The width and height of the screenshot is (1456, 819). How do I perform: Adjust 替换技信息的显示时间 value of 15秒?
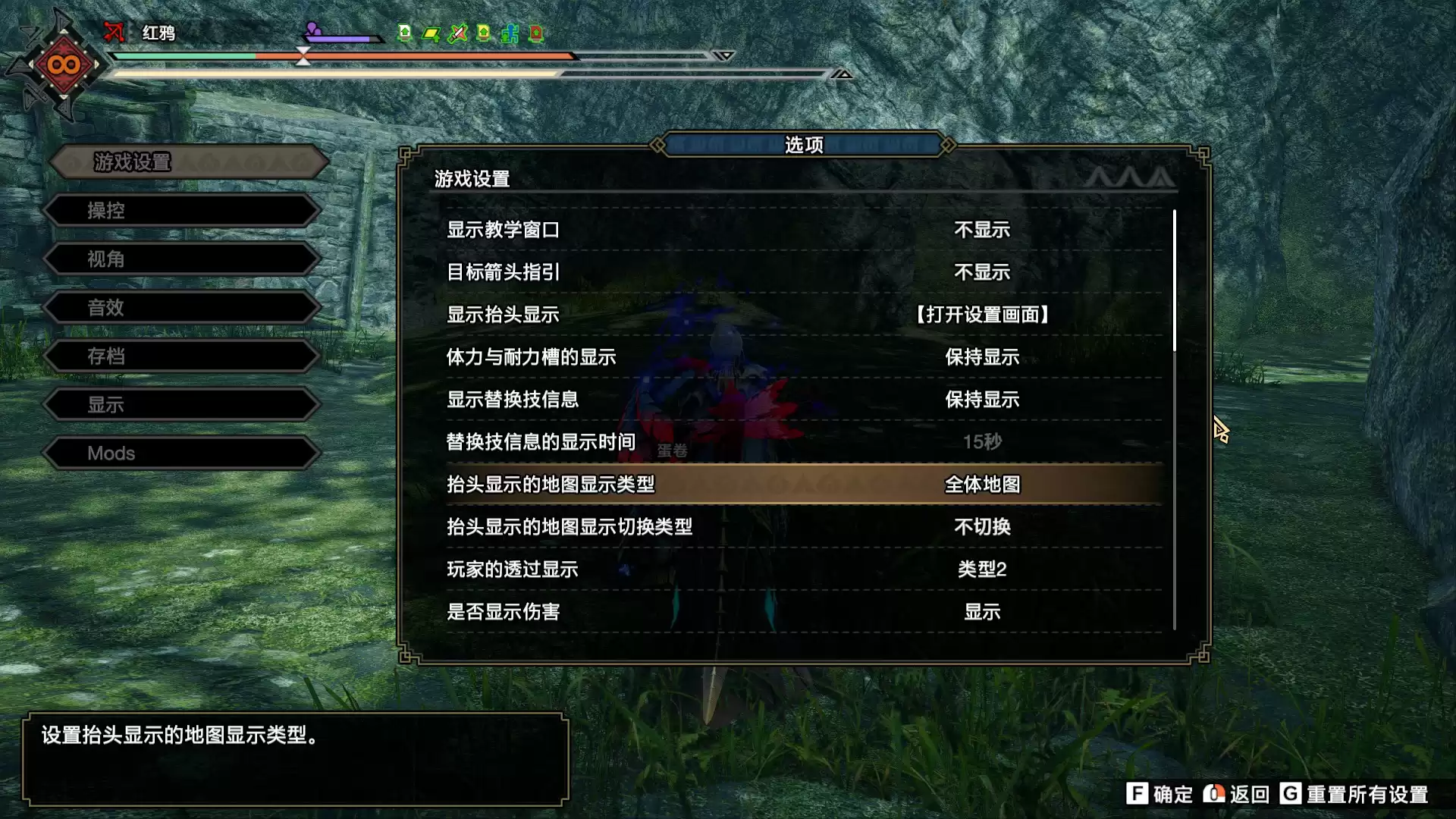(x=982, y=442)
